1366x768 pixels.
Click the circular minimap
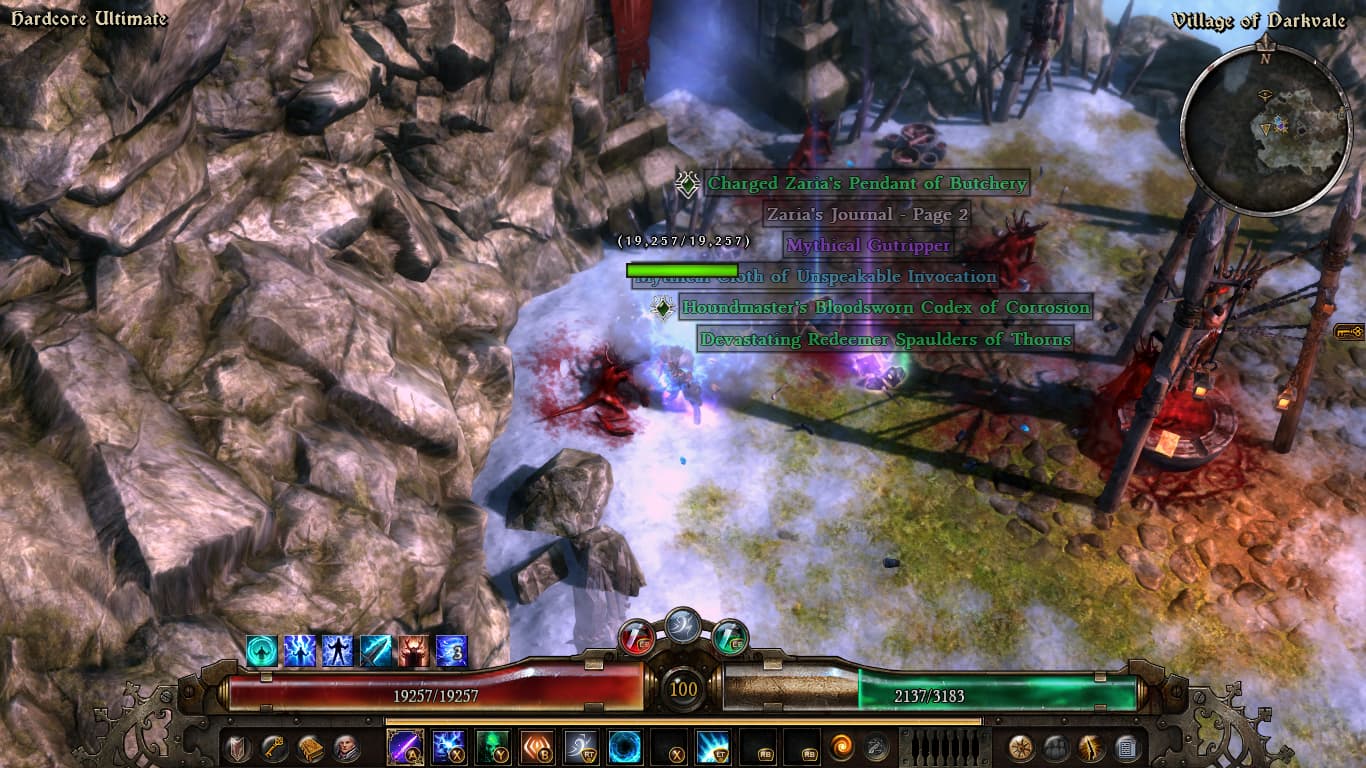pos(1264,127)
